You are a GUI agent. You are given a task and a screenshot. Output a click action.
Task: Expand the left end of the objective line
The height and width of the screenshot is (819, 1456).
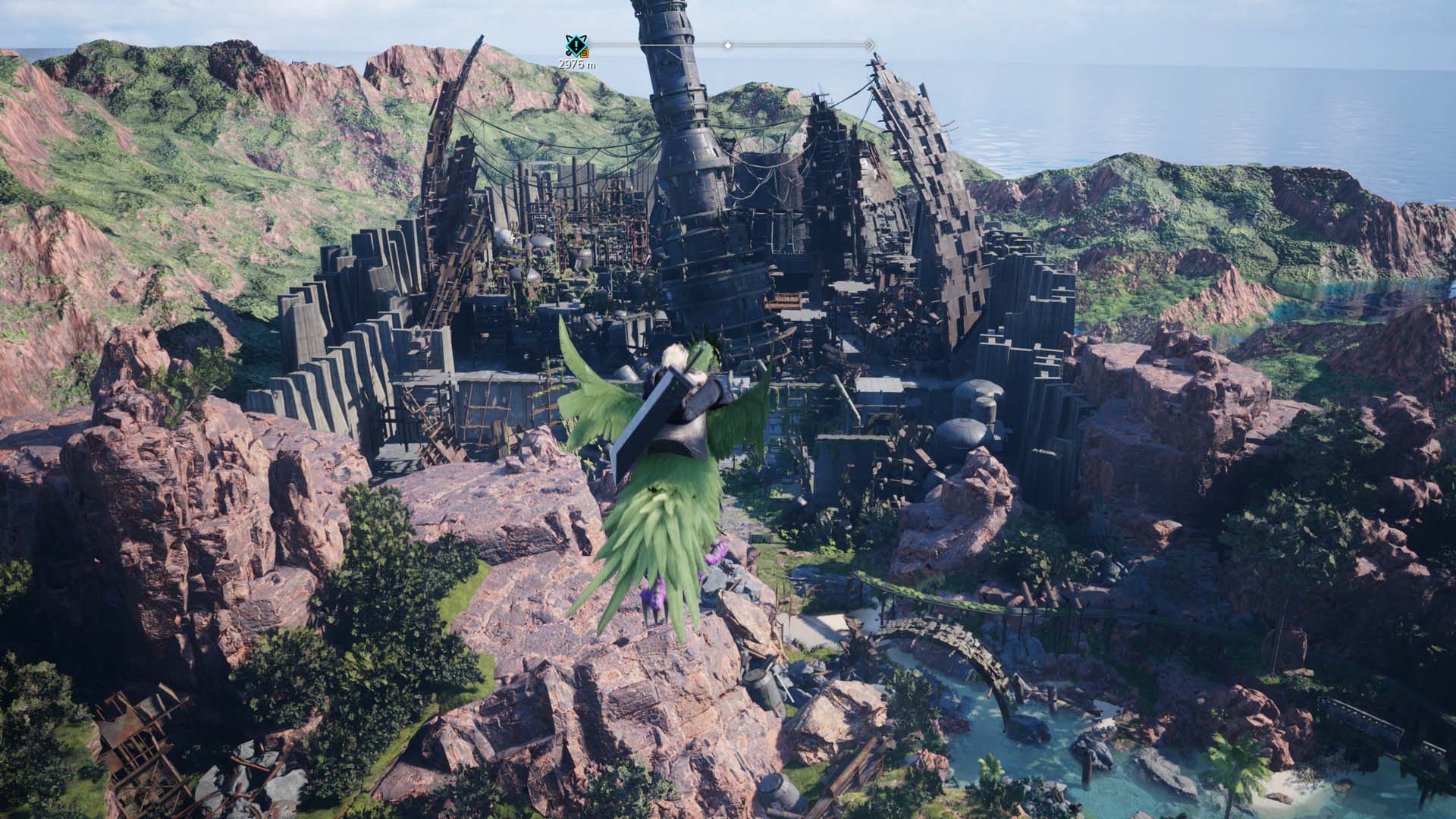click(x=599, y=44)
